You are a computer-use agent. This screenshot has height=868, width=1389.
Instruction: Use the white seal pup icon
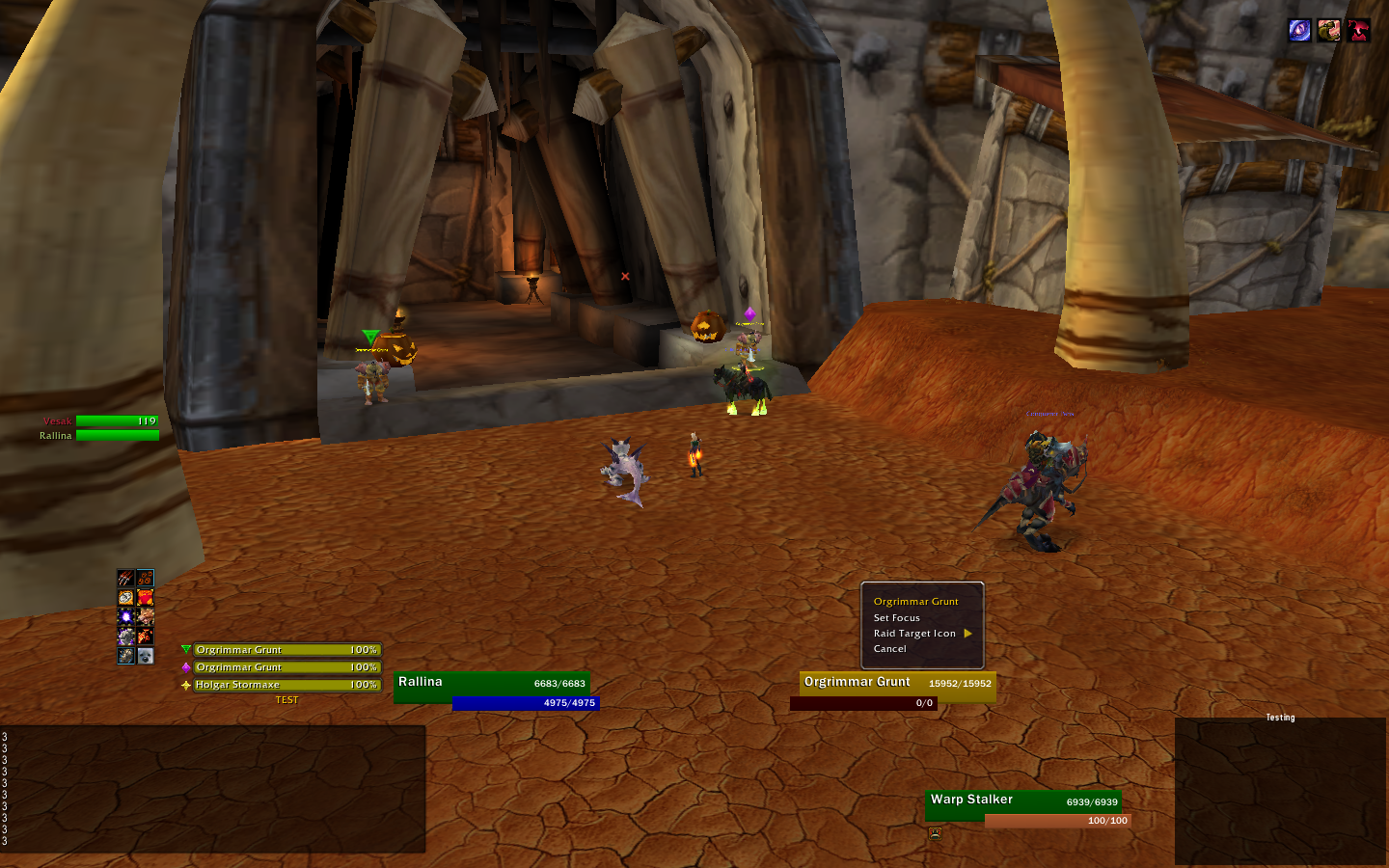145,656
